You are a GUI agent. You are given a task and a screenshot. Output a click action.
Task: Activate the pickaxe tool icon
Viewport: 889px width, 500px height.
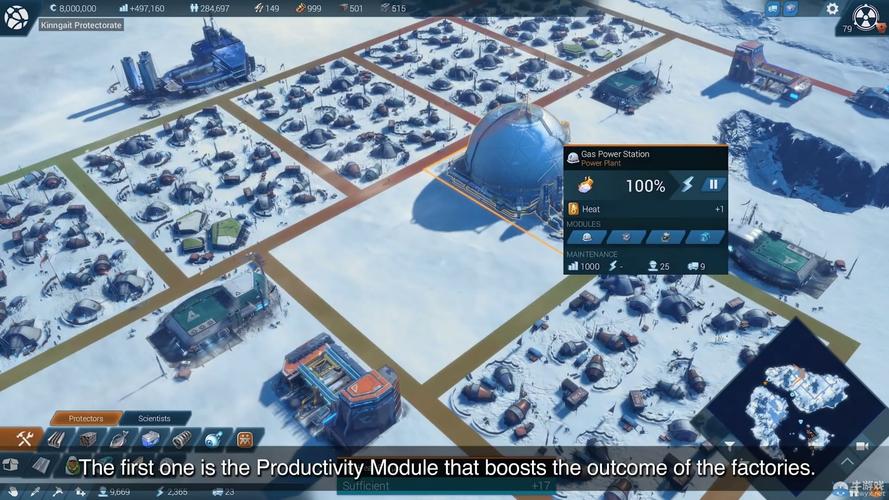[54, 491]
